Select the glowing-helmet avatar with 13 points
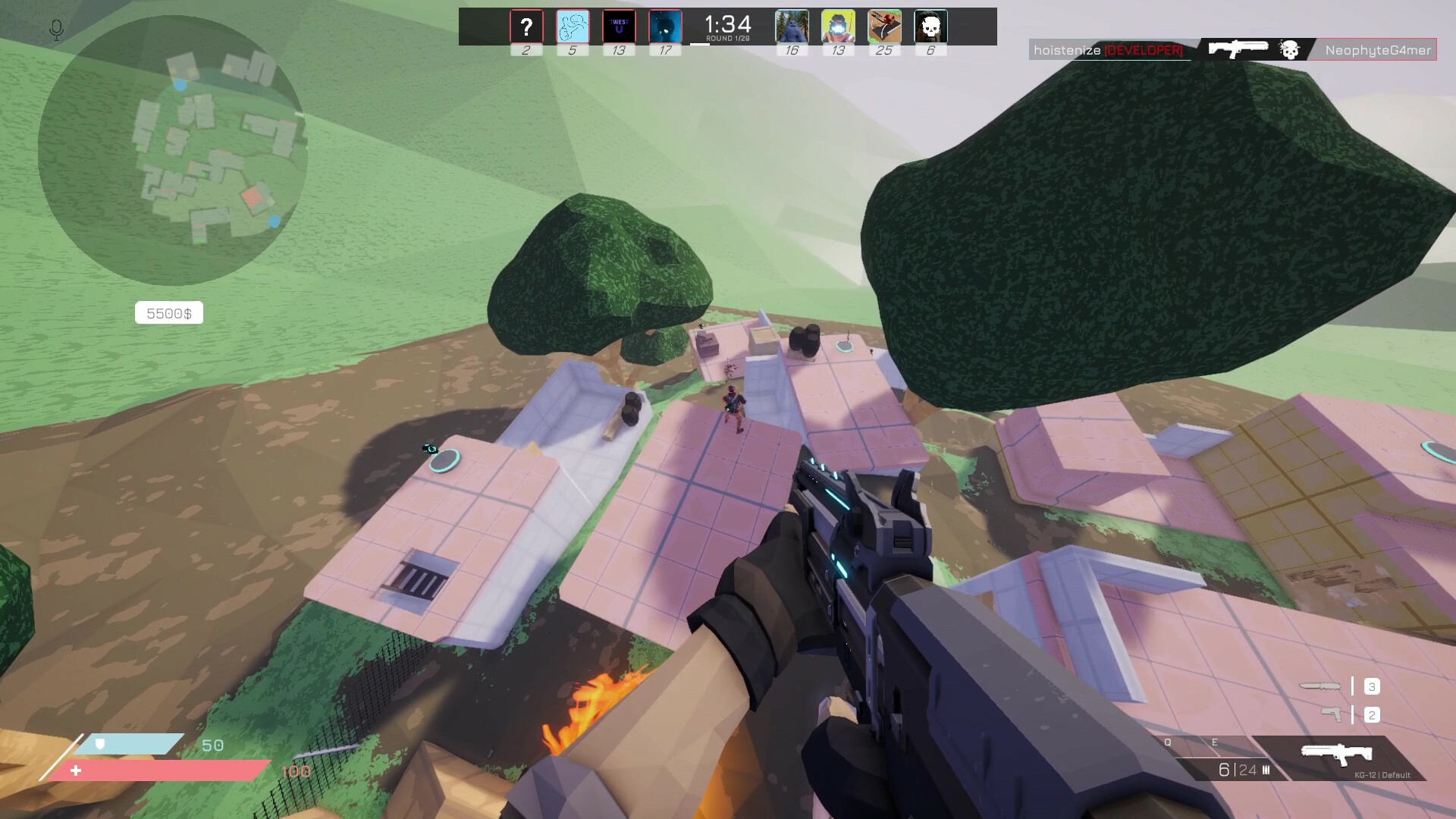The height and width of the screenshot is (819, 1456). pos(838,27)
